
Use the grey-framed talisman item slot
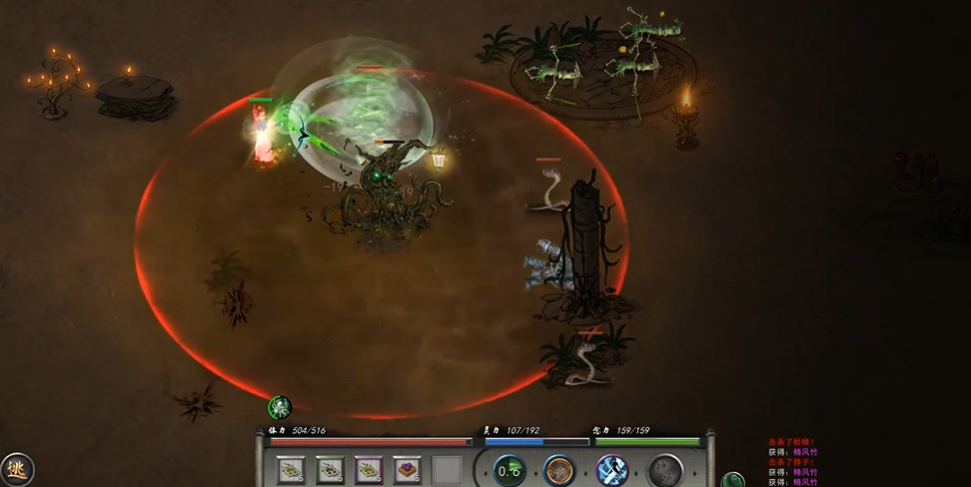pos(291,469)
